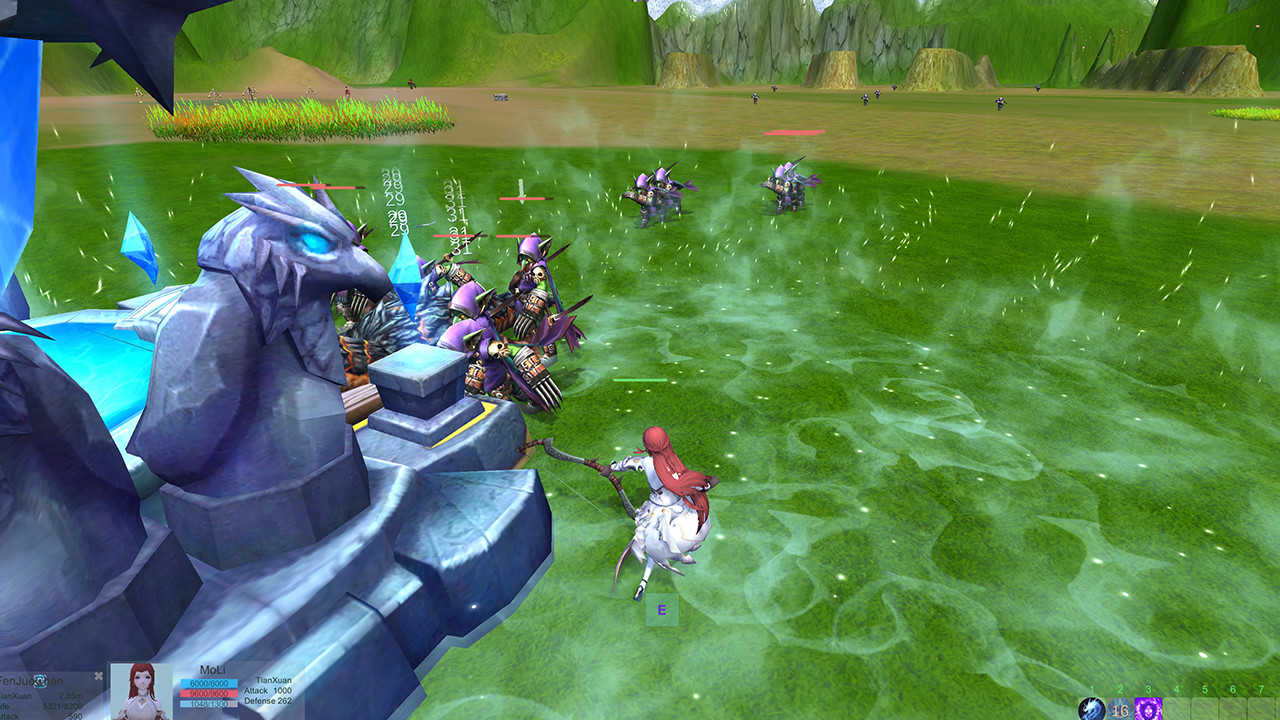1280x720 pixels.
Task: Close the FenJue target info panel
Action: tap(98, 676)
